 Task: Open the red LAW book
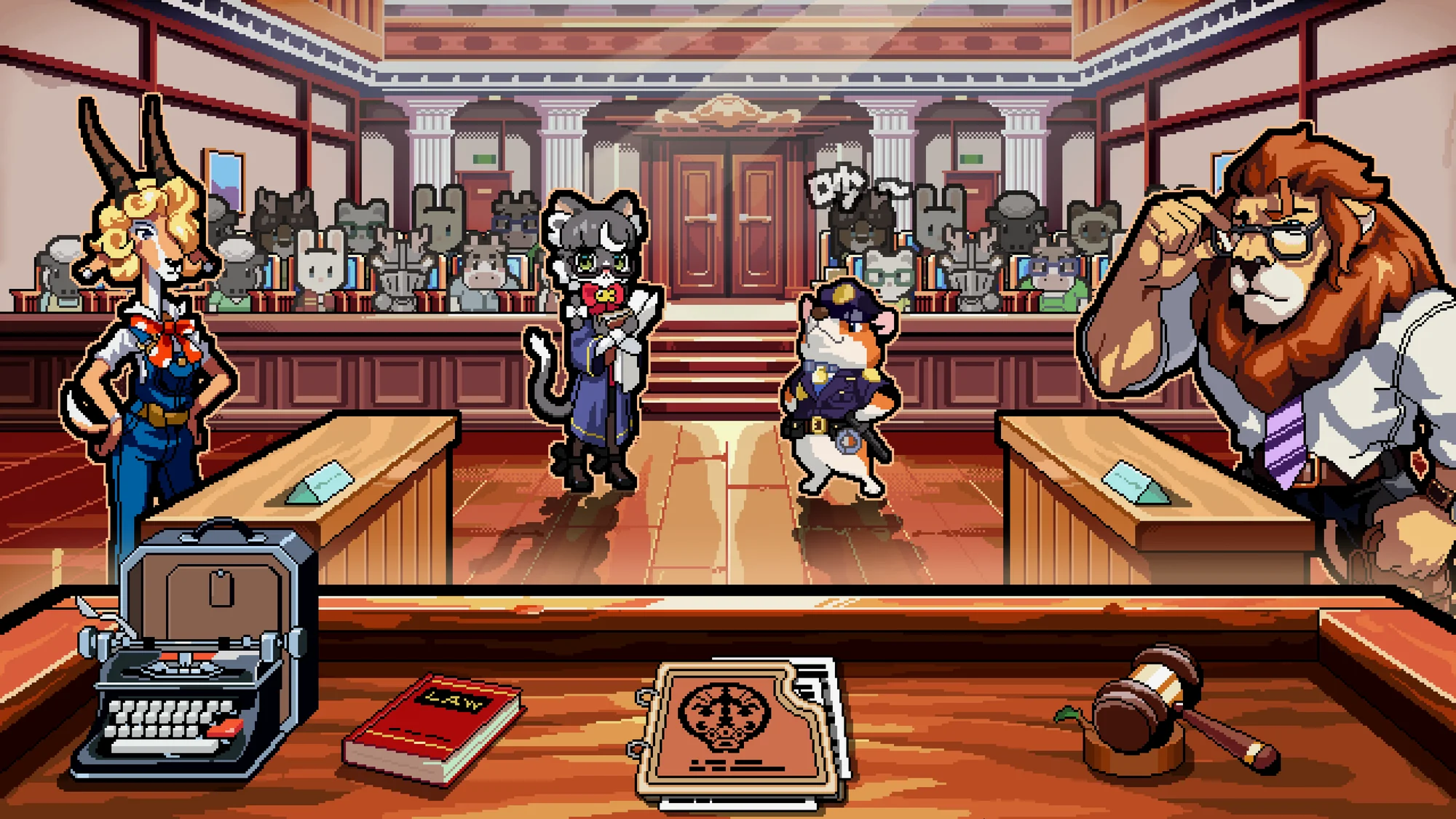point(435,728)
